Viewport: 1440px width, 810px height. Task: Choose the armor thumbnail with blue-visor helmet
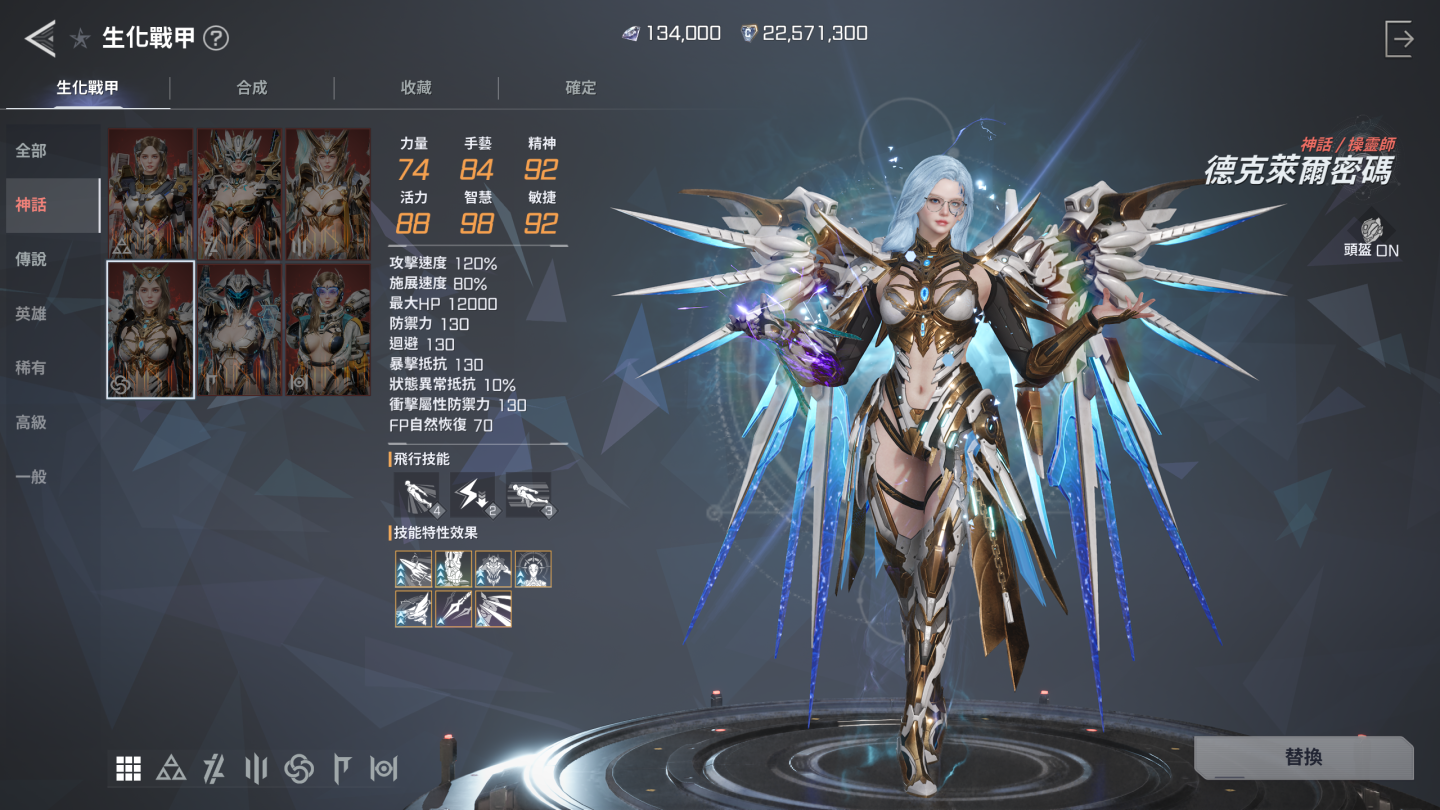pyautogui.click(x=240, y=329)
